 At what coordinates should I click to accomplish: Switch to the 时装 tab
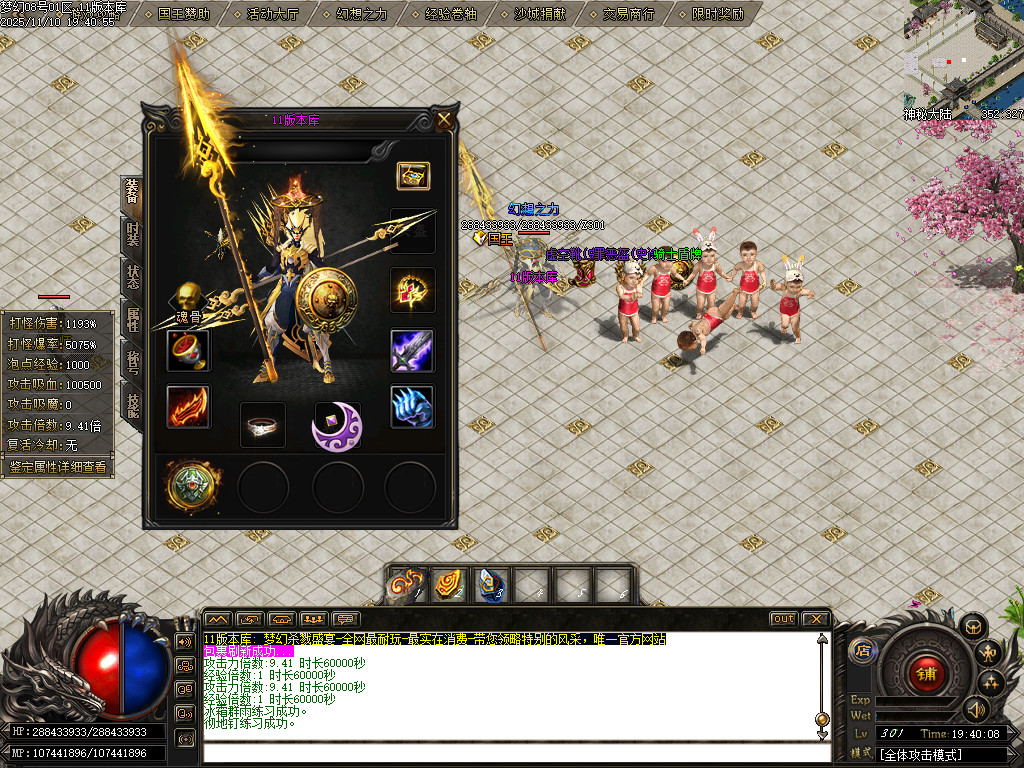132,236
